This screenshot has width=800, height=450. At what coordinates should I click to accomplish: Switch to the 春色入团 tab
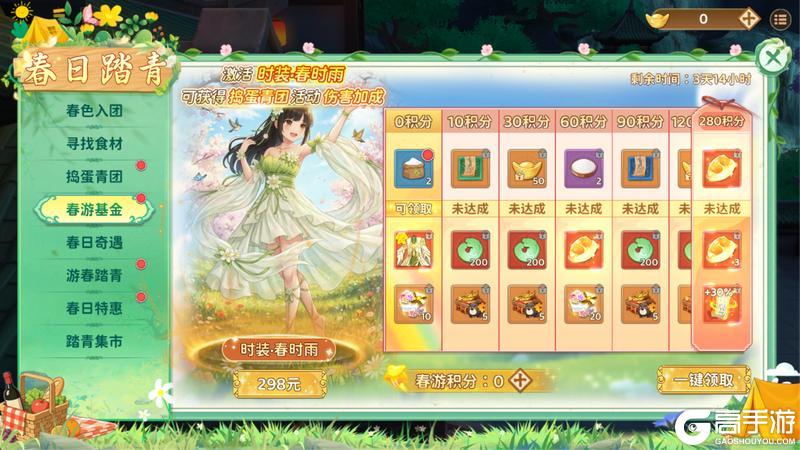pyautogui.click(x=94, y=111)
